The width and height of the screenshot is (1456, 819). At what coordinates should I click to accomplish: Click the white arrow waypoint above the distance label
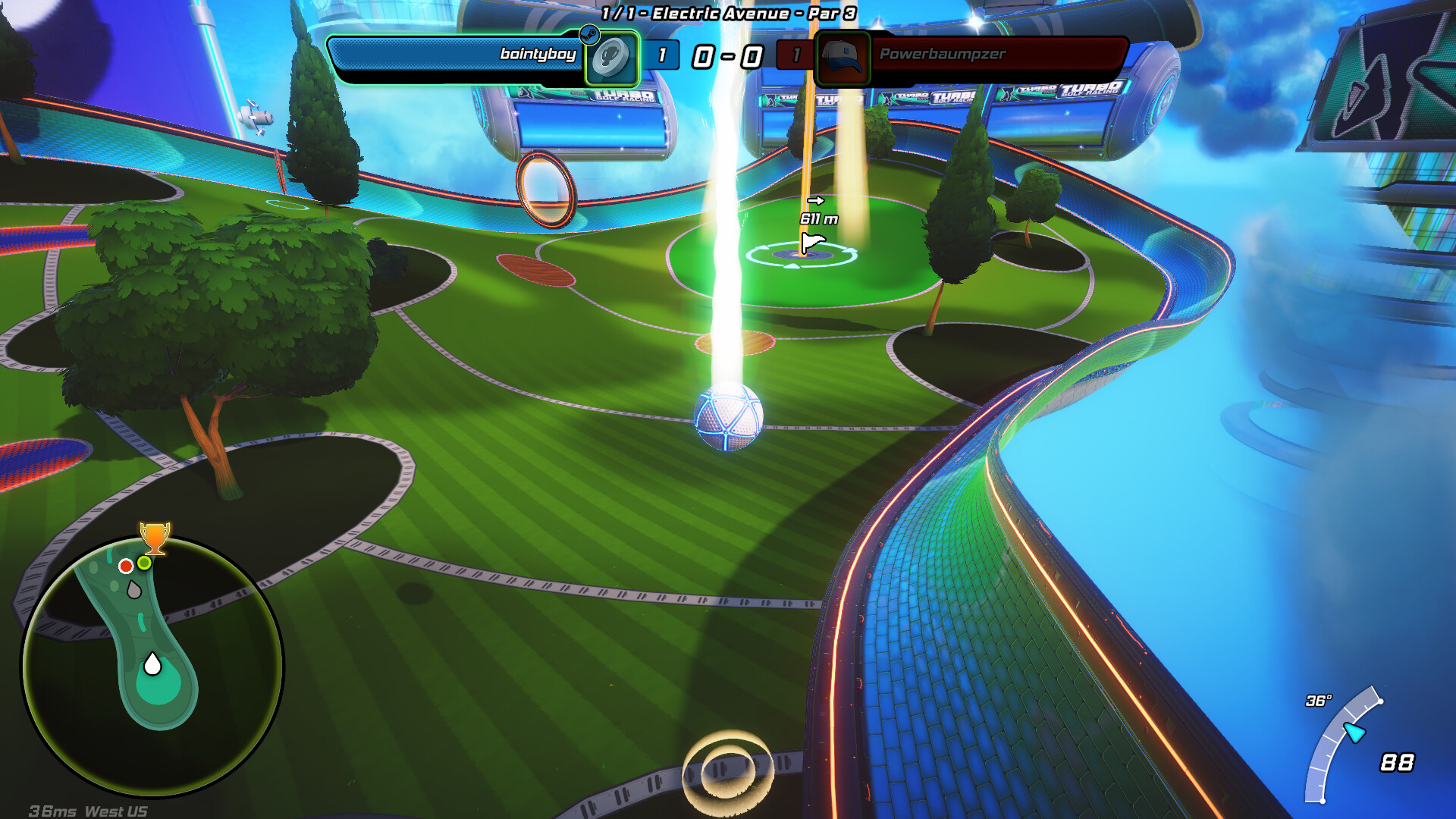[817, 202]
